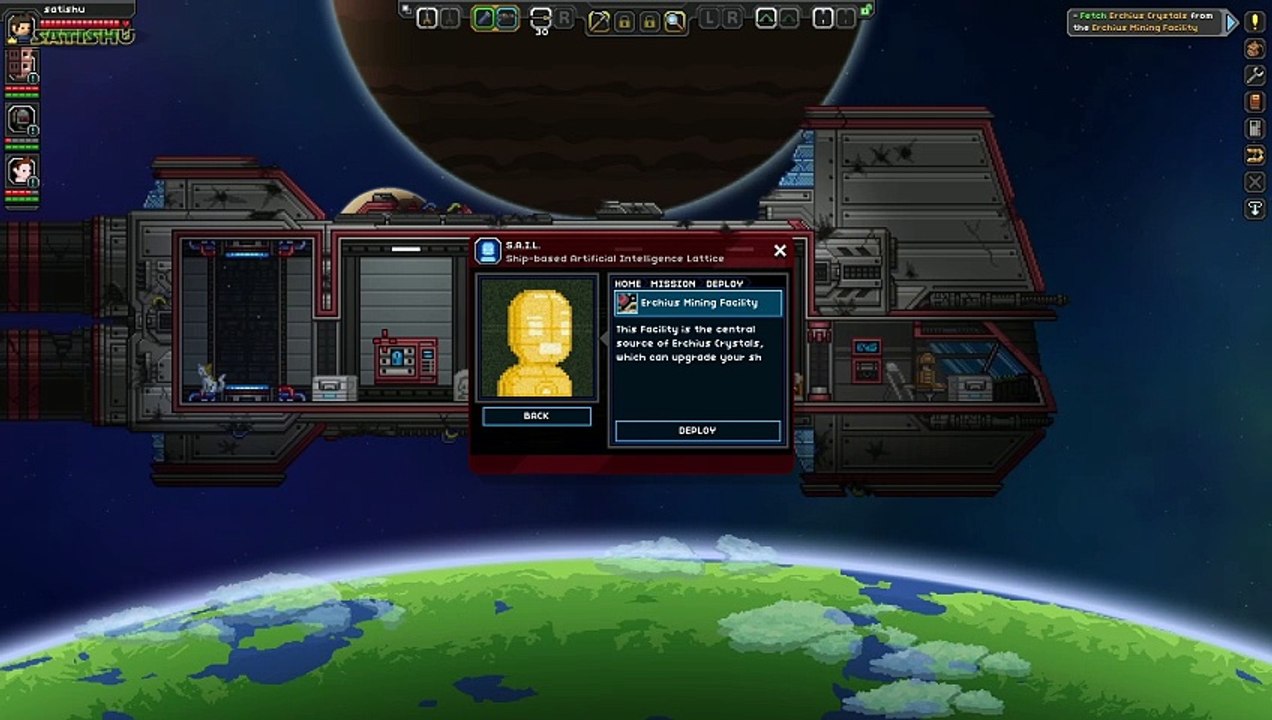Toggle the green hotbar lock icon
Screen dimensions: 1272x720
click(x=866, y=10)
